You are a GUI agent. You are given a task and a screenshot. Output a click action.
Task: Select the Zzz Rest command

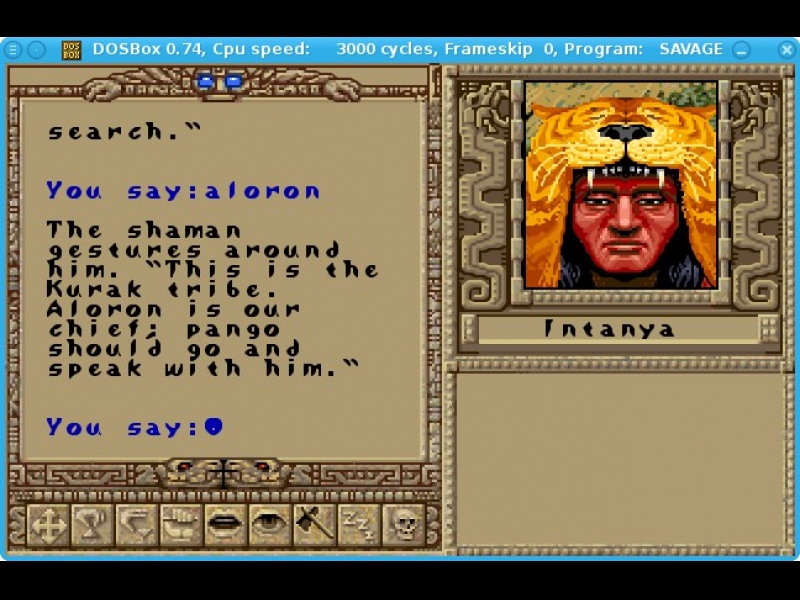[358, 524]
